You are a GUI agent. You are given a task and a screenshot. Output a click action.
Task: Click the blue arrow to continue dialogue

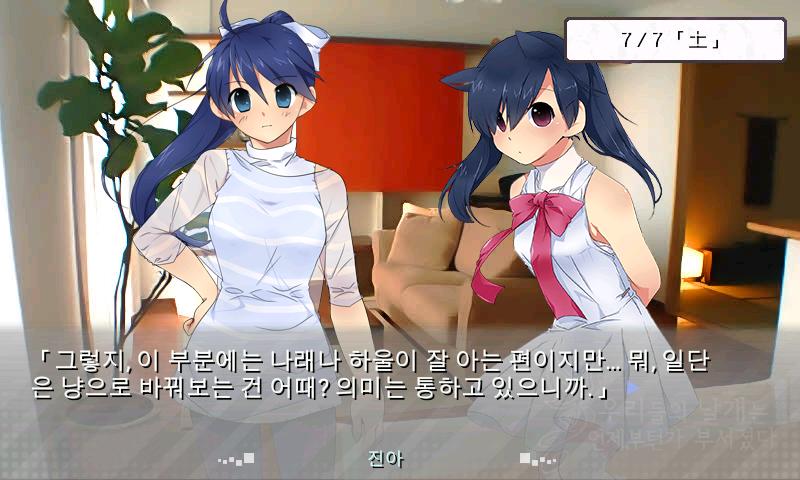pos(632,385)
